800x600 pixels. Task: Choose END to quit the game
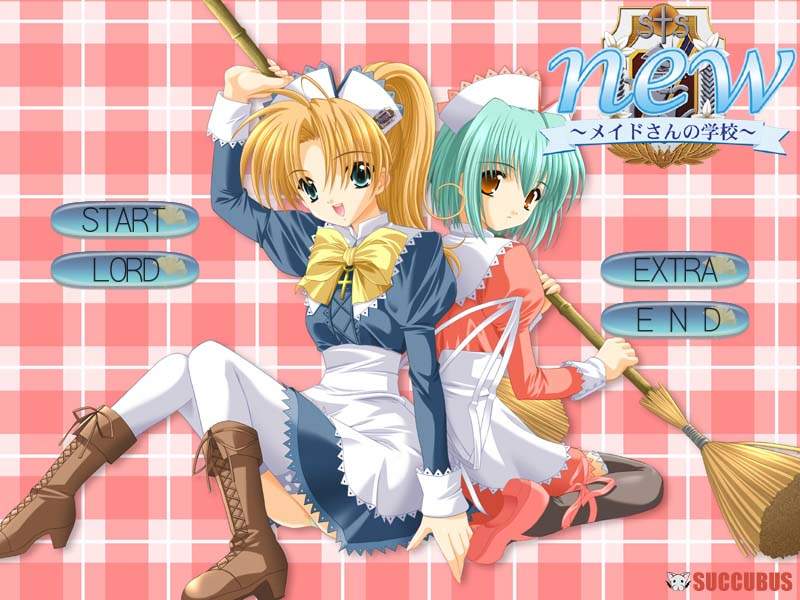tap(675, 320)
